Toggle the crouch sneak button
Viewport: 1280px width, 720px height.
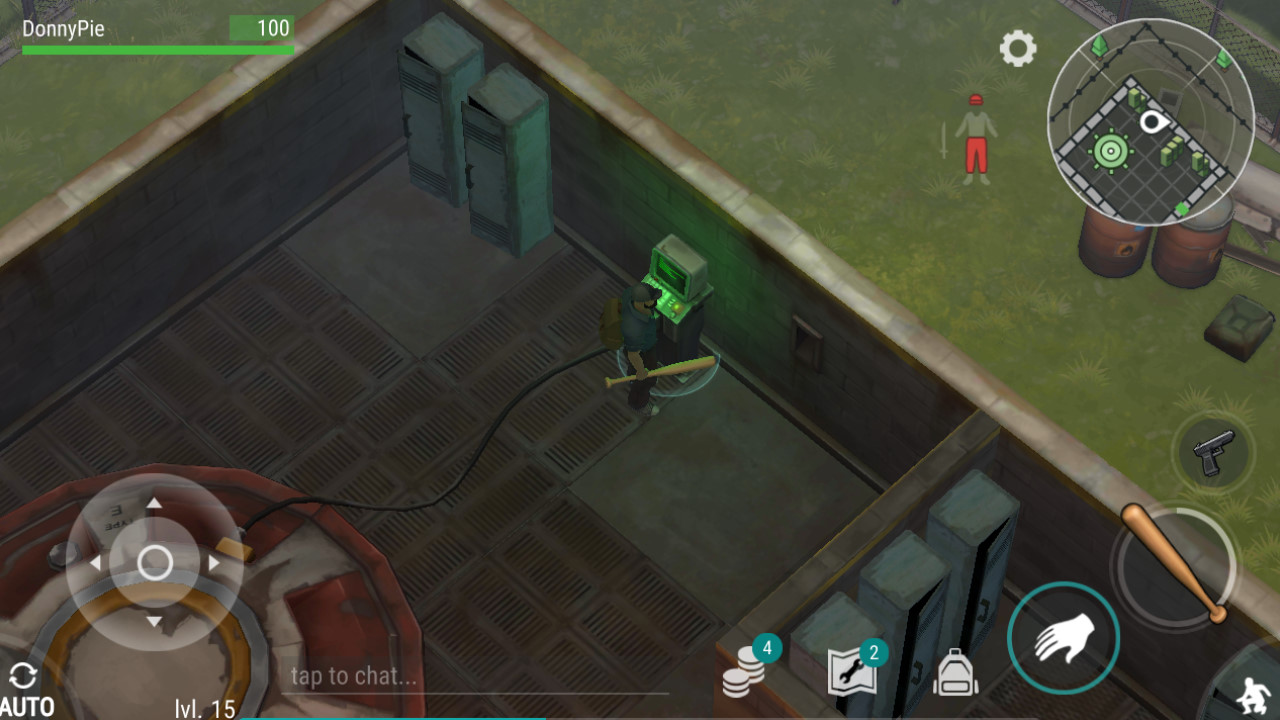tap(1248, 693)
